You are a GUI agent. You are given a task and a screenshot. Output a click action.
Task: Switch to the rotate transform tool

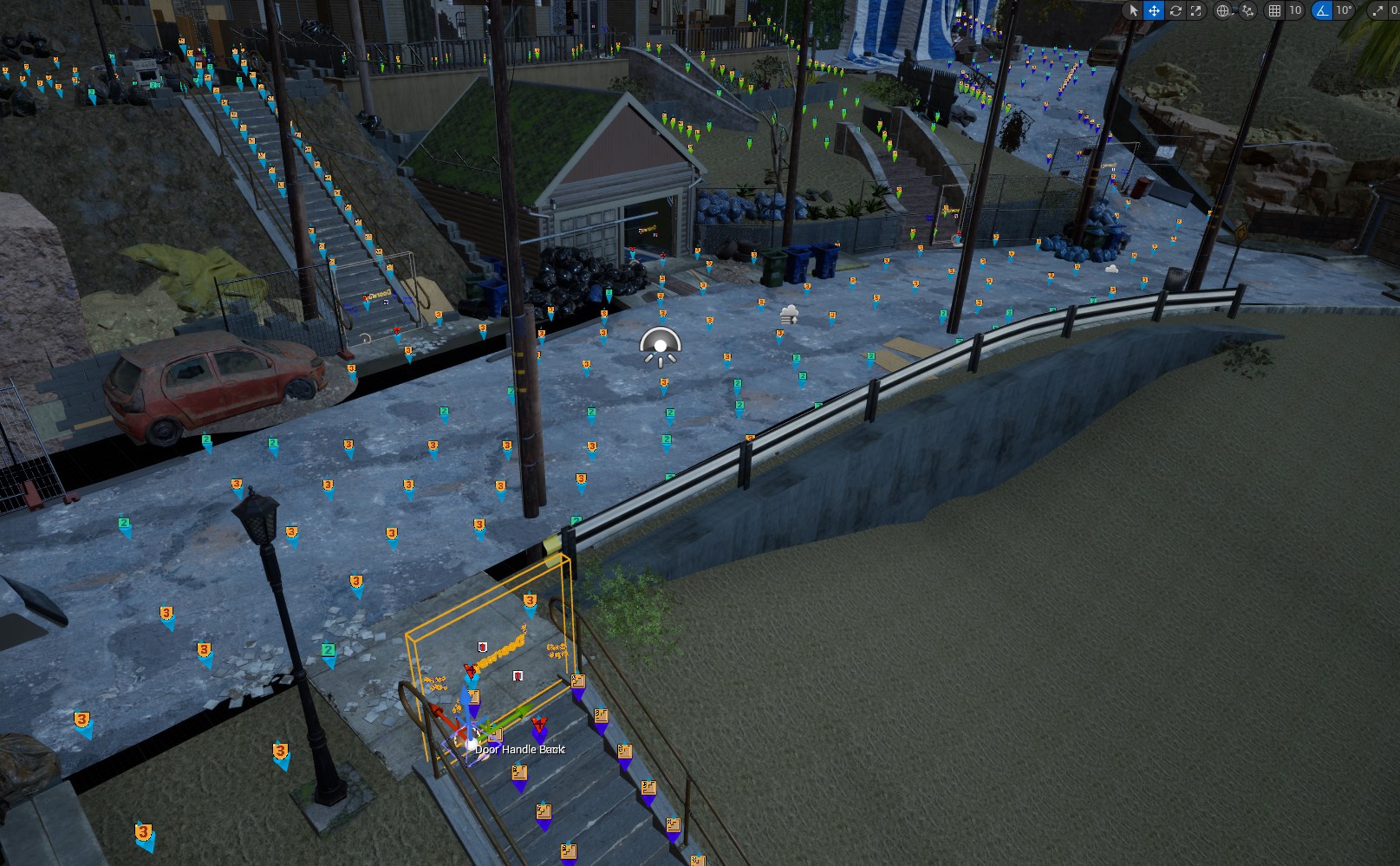point(1175,10)
